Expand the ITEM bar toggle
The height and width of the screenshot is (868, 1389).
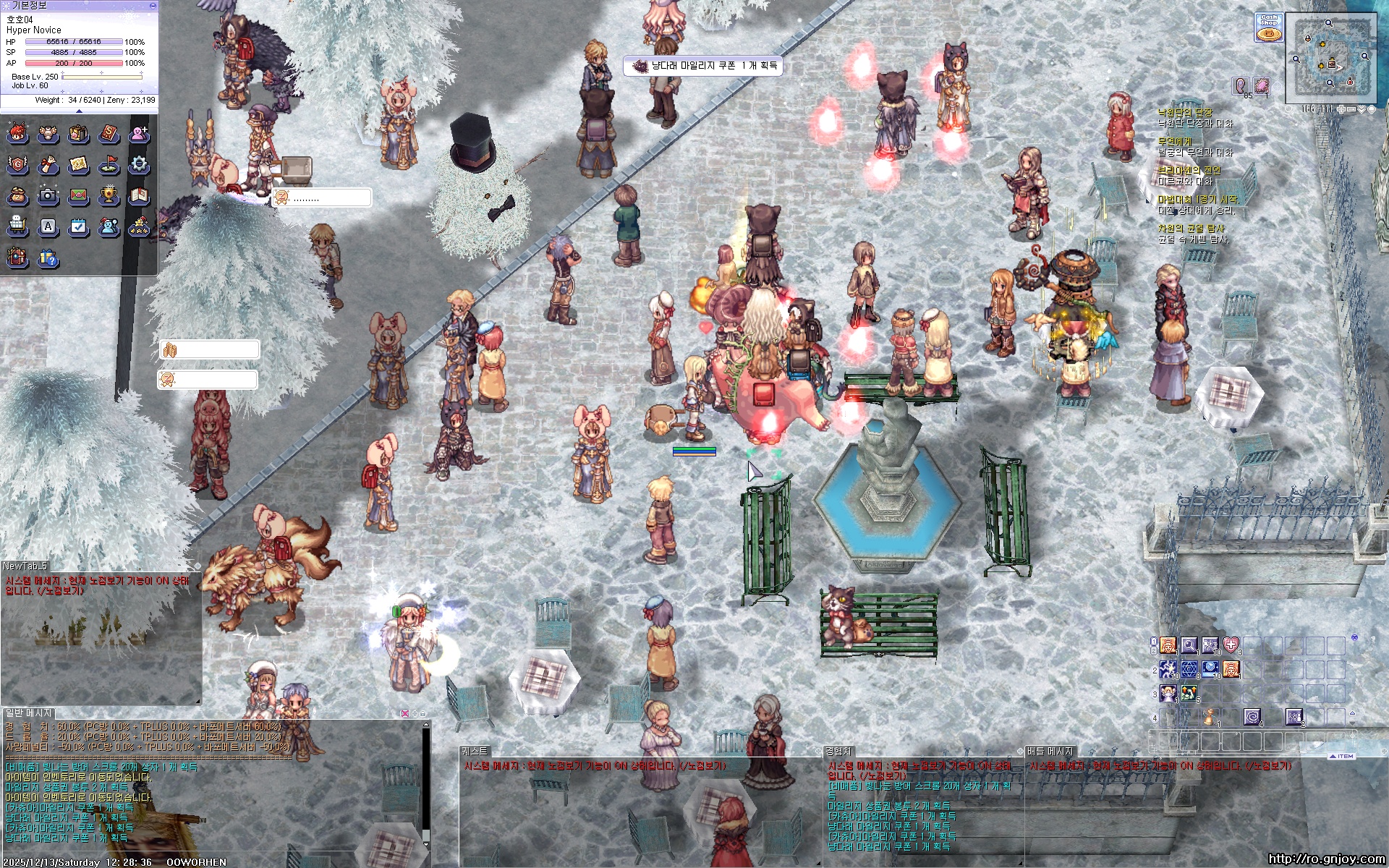click(1342, 756)
